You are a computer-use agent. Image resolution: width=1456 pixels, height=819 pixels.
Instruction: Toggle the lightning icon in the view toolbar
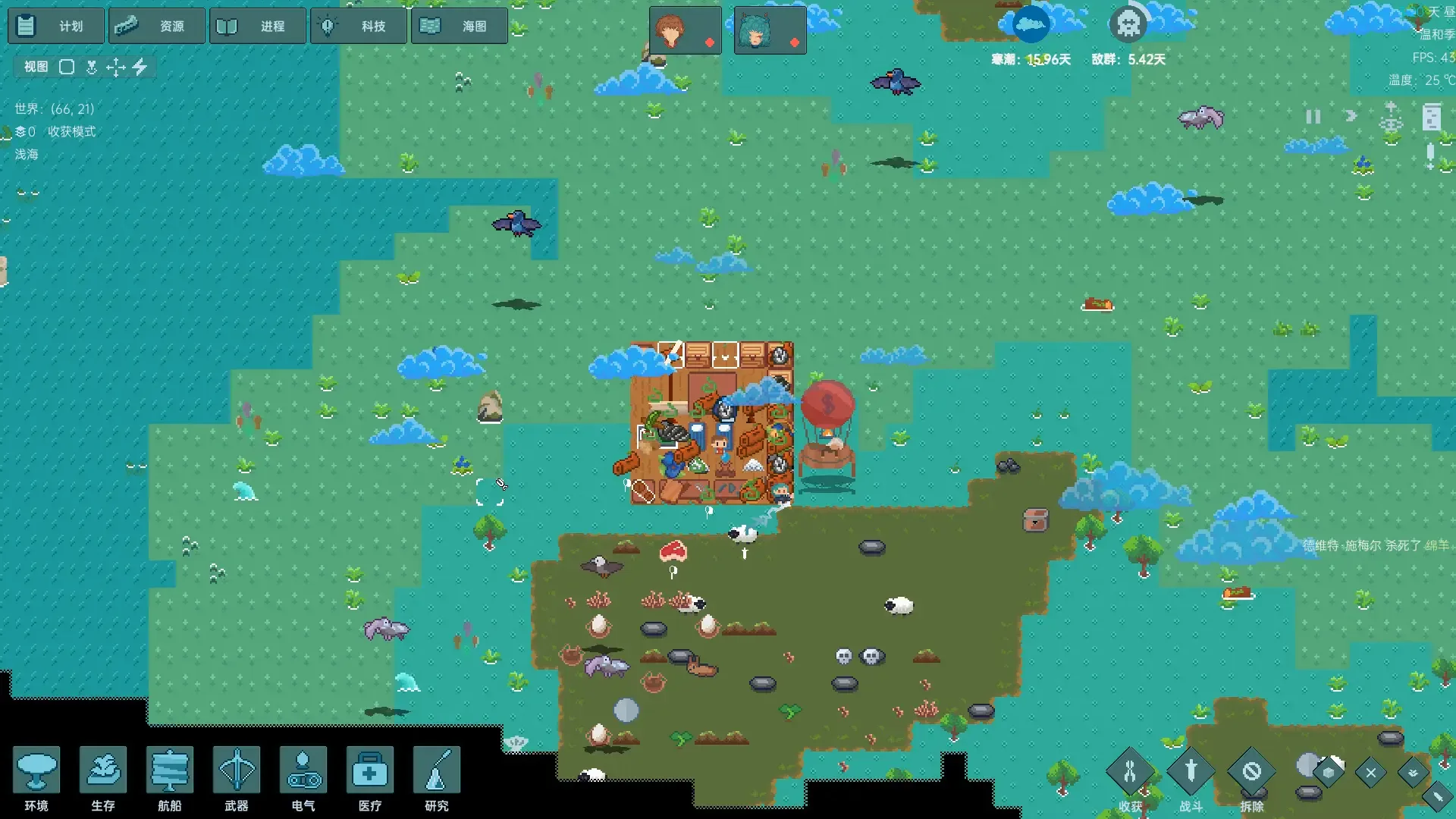pos(140,67)
